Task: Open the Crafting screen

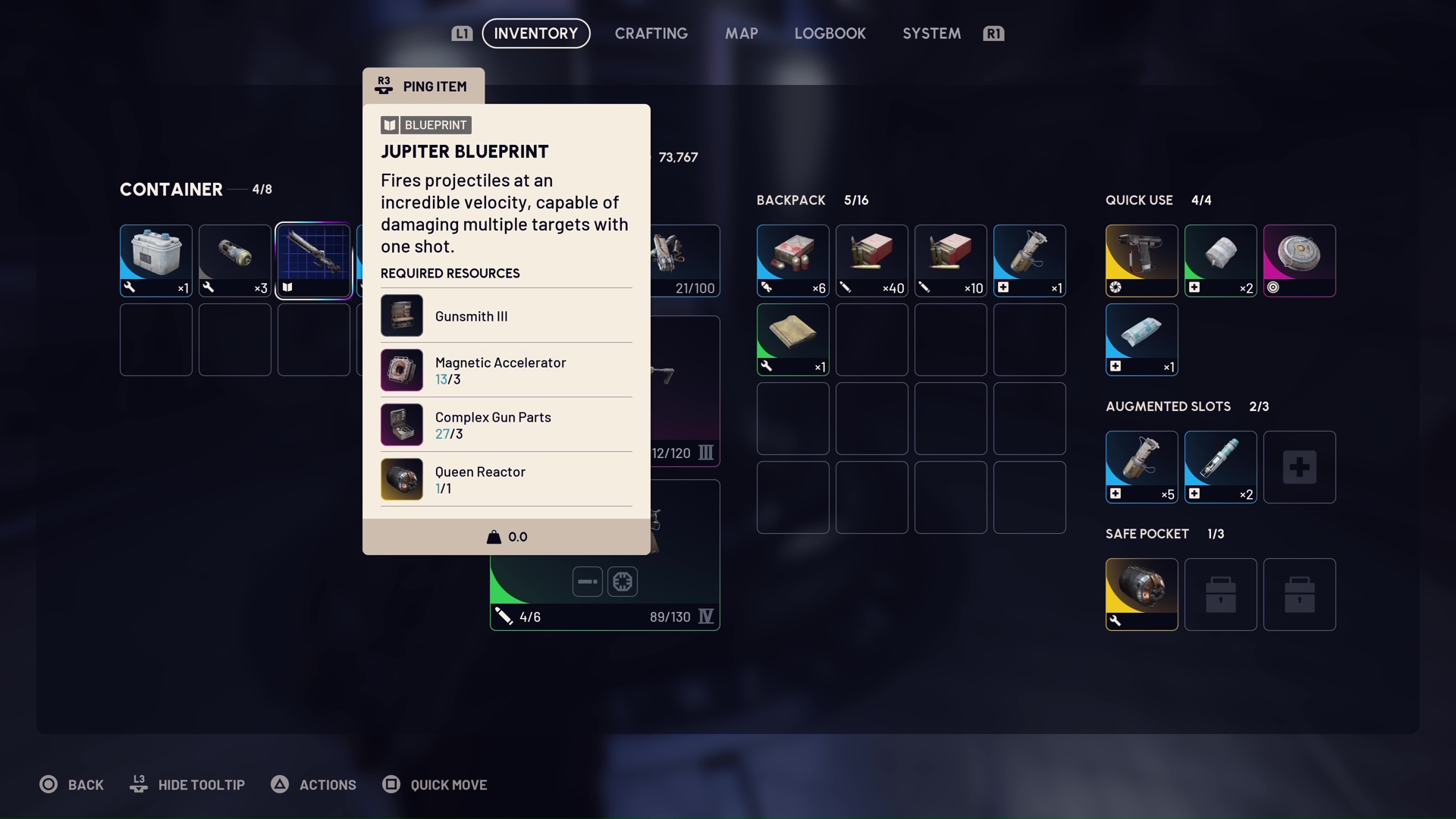Action: [x=651, y=33]
